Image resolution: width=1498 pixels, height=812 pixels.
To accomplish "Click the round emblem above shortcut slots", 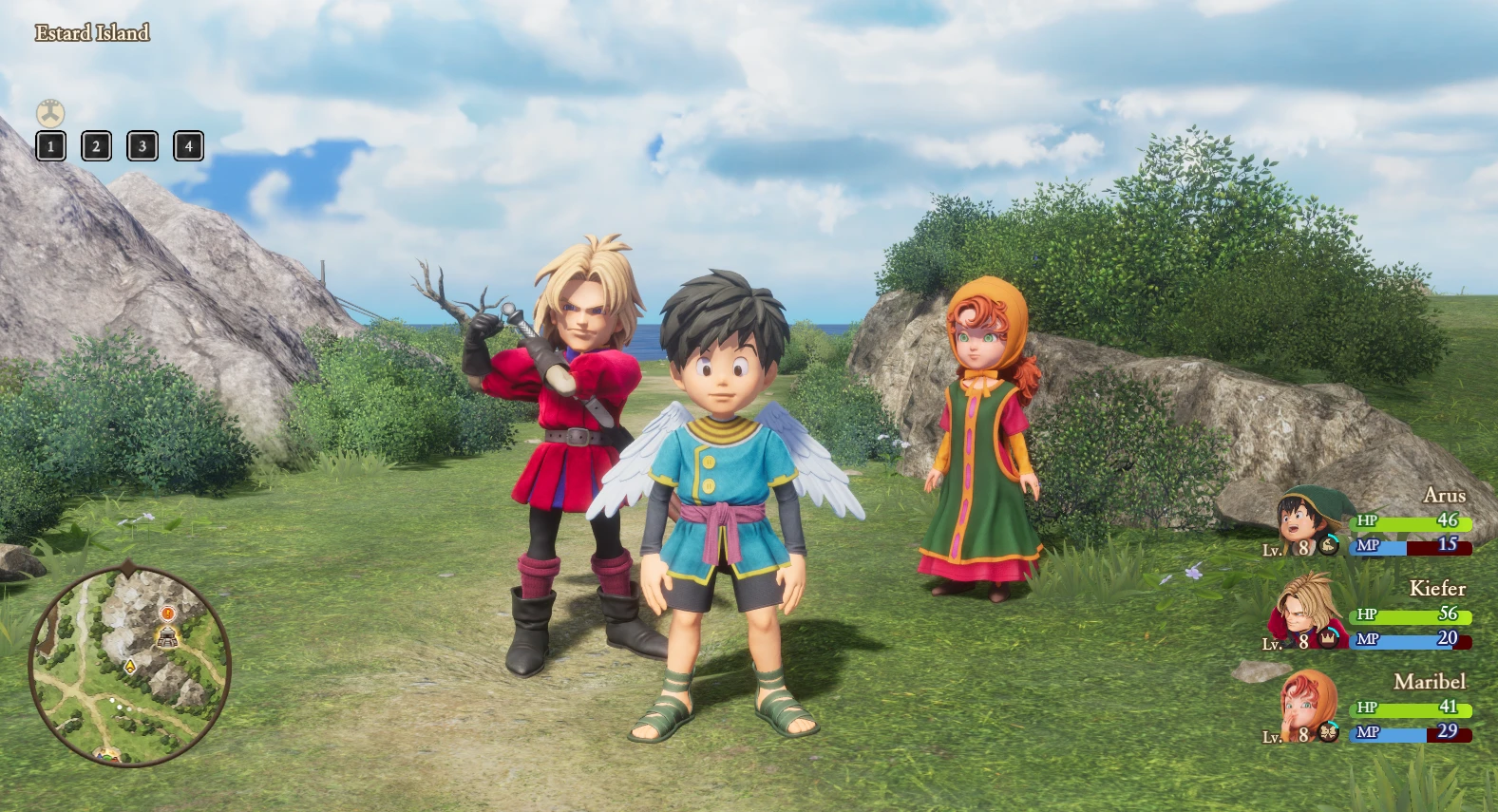I will (50, 114).
